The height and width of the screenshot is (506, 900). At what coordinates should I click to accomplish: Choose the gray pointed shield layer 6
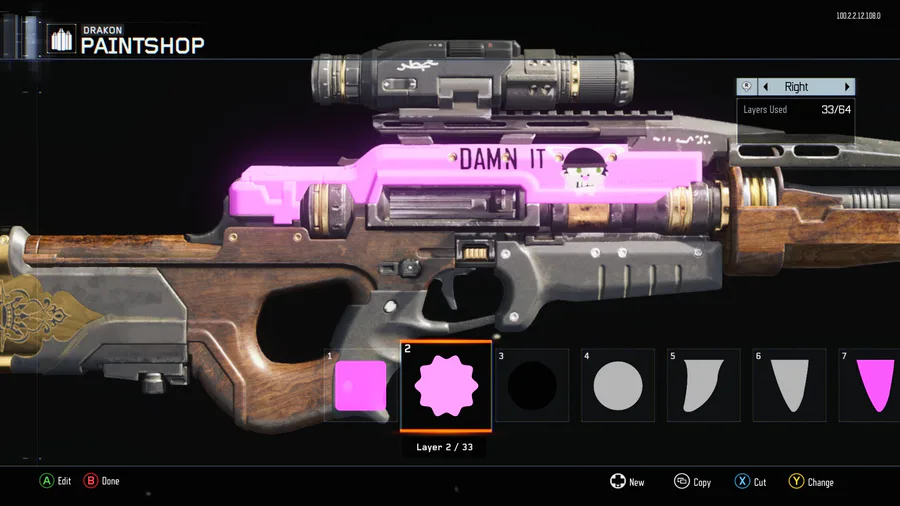[789, 386]
